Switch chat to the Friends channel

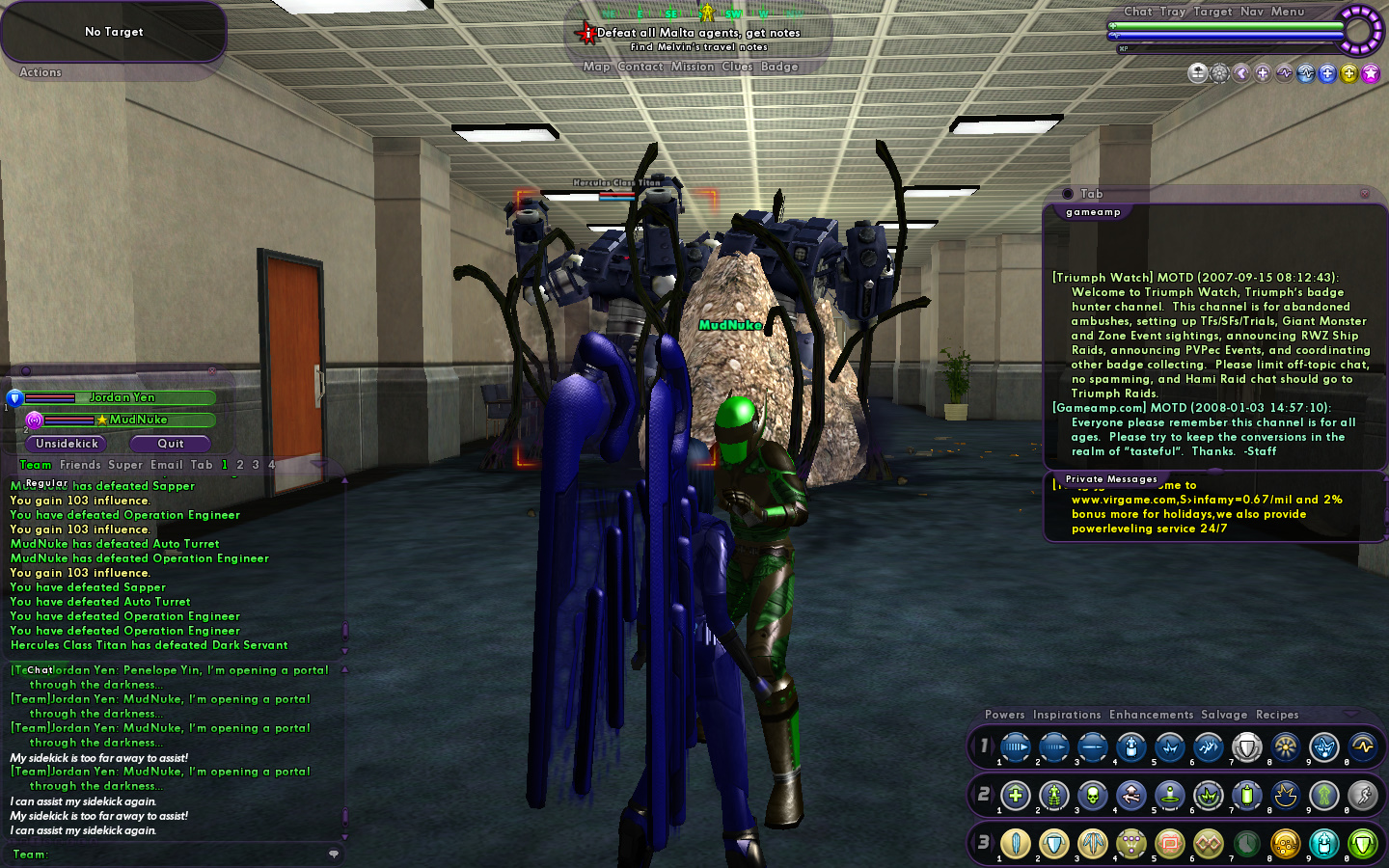[x=80, y=465]
